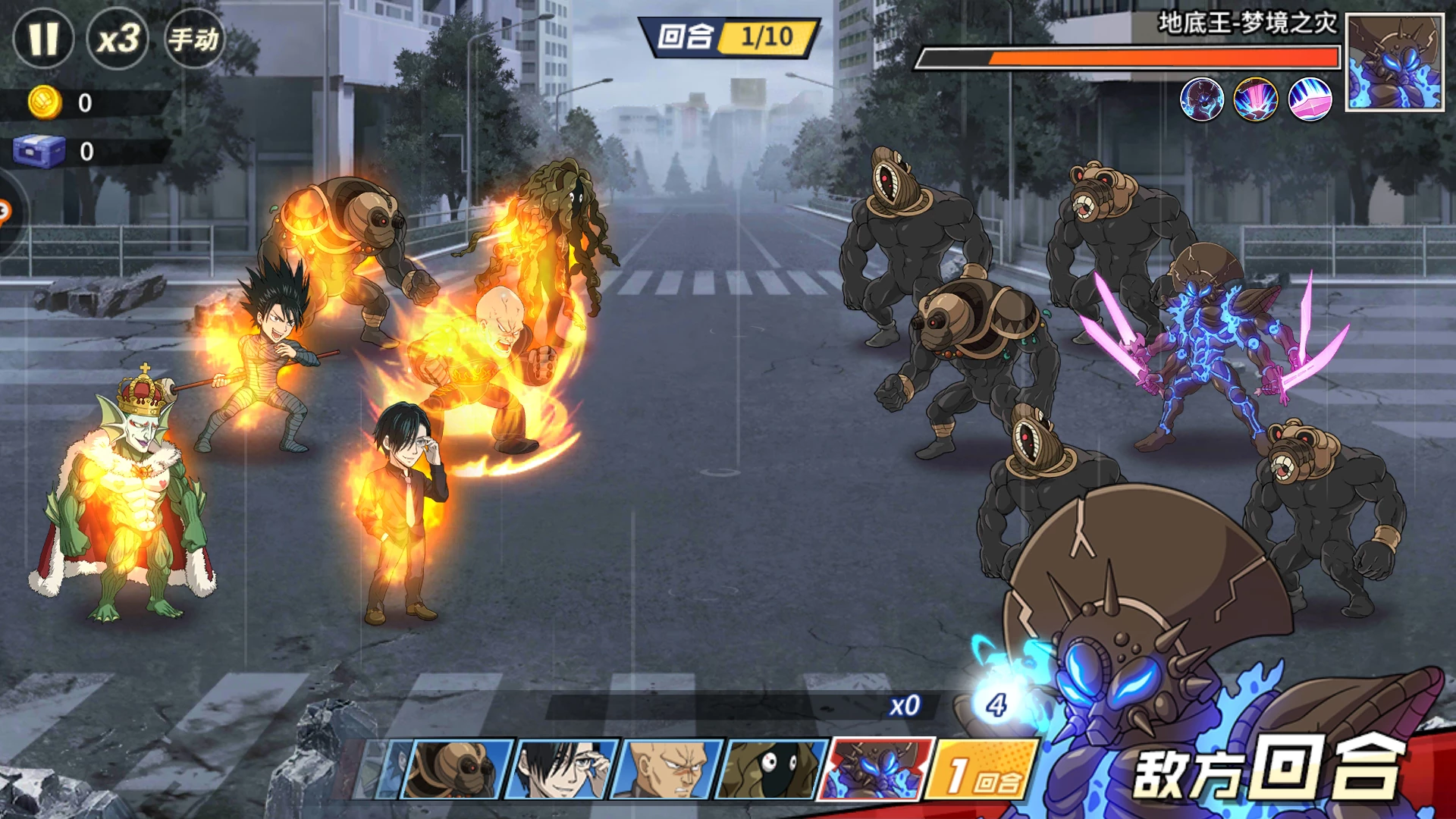Select the black-haired glasses hero turn portrait
Viewport: 1456px width, 819px height.
[x=562, y=770]
